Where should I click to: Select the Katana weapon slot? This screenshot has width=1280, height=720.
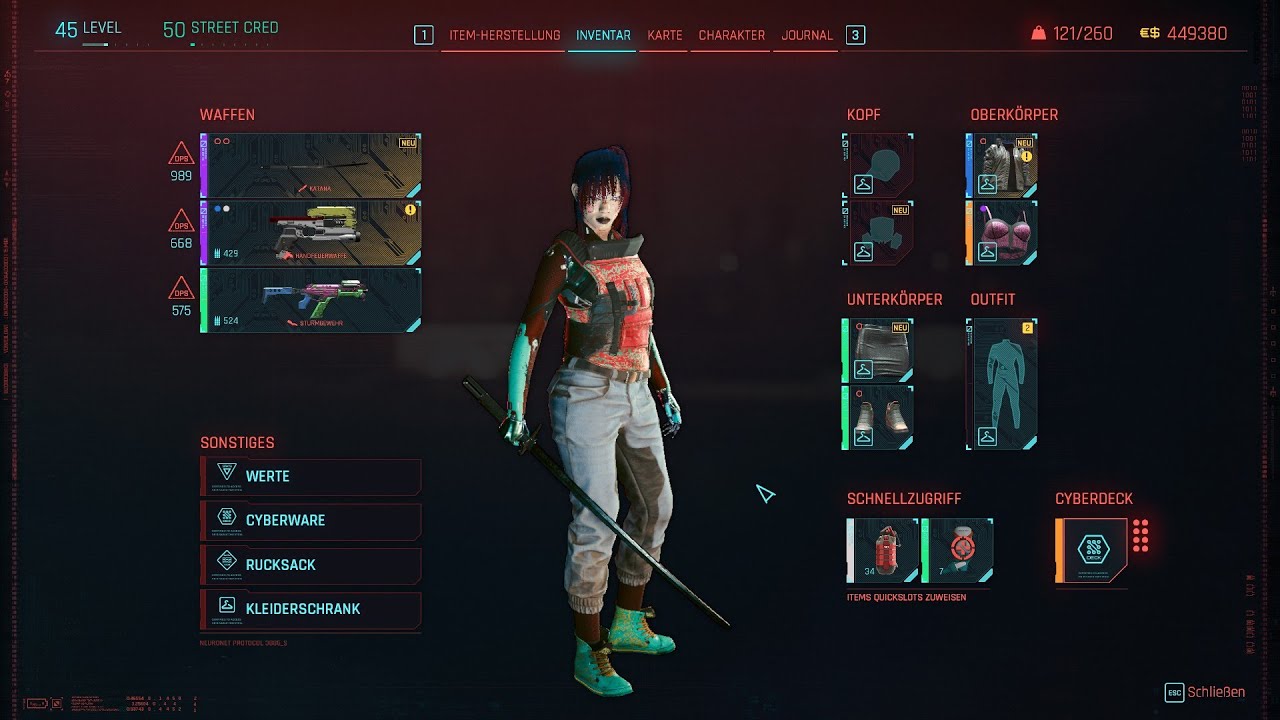coord(310,165)
